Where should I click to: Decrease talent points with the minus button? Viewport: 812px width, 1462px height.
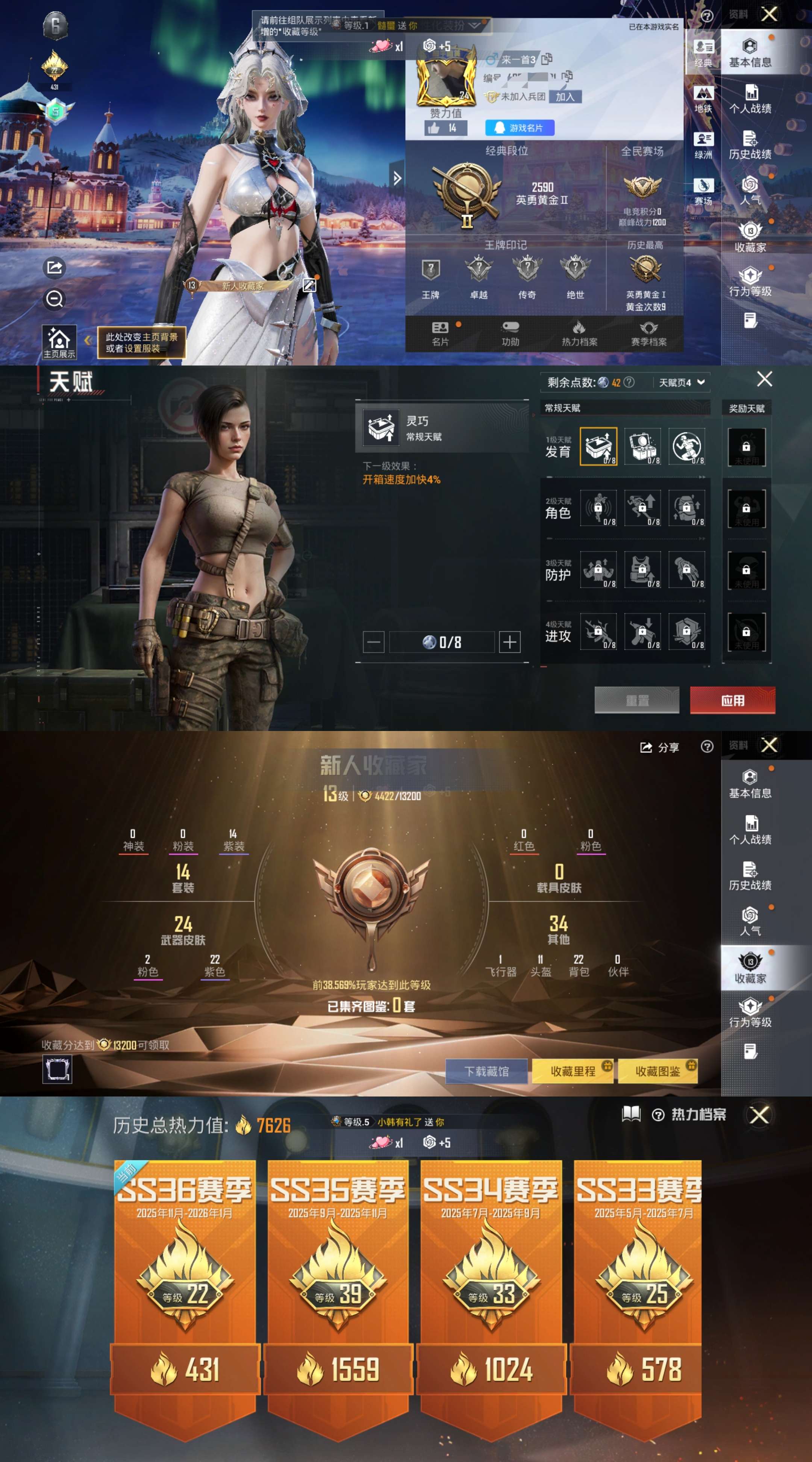373,642
